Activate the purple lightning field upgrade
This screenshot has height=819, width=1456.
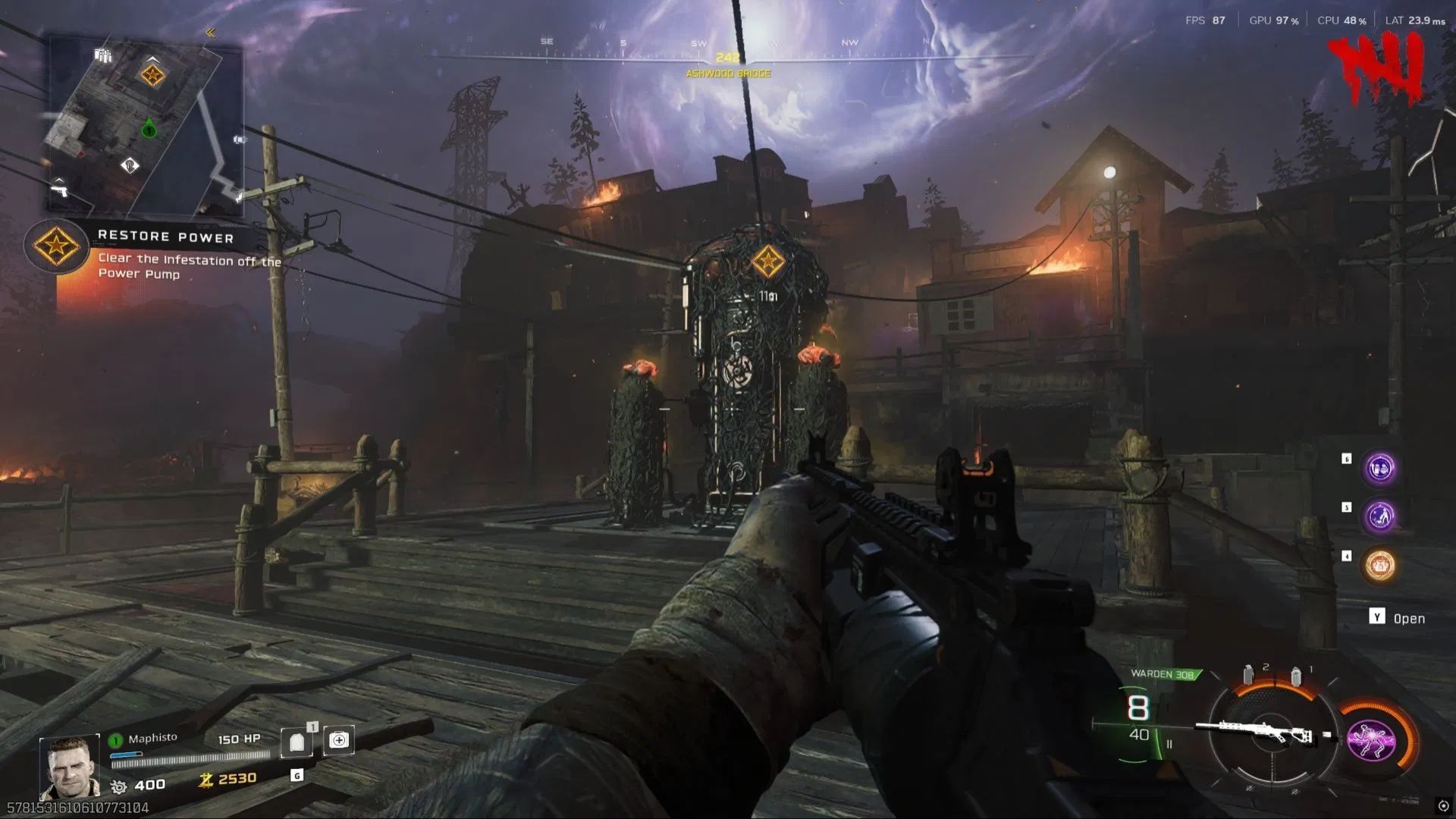[x=1371, y=739]
